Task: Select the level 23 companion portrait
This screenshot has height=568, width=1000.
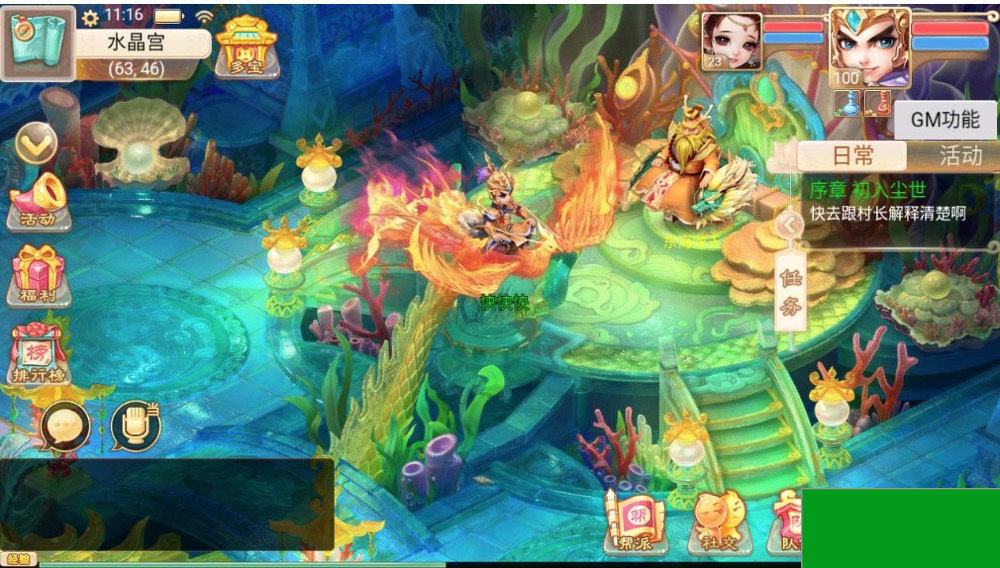Action: coord(731,41)
